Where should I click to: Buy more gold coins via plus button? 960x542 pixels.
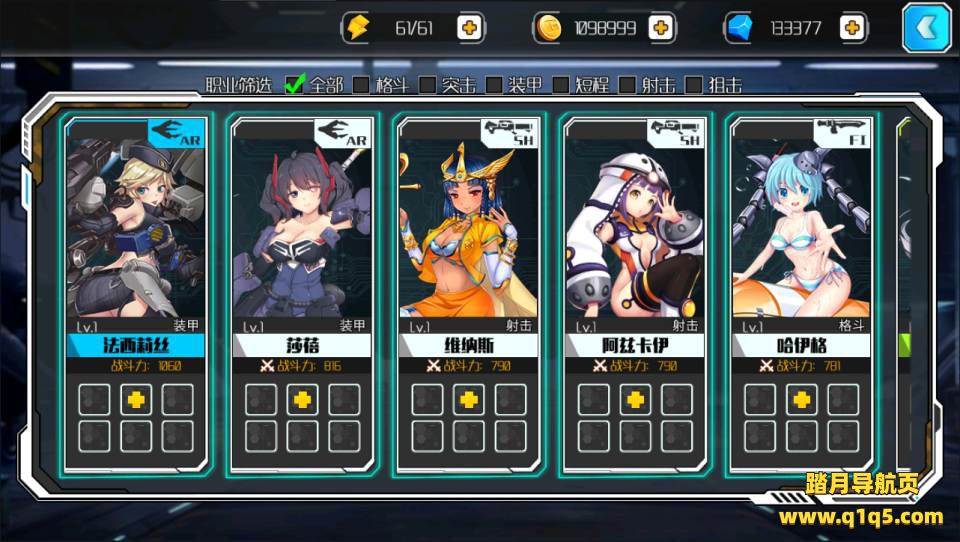coord(660,28)
